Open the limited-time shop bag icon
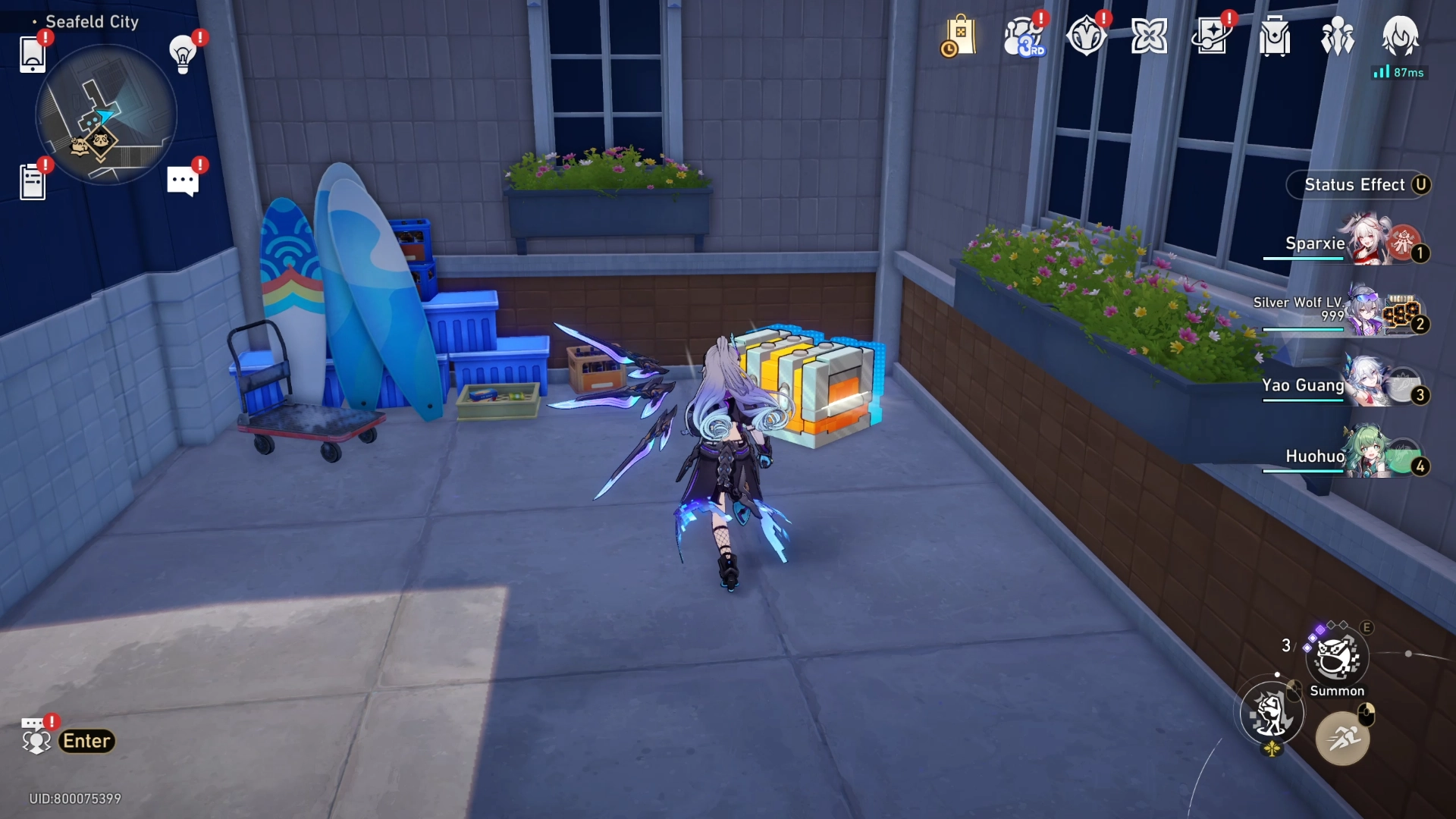1456x819 pixels. pos(960,34)
